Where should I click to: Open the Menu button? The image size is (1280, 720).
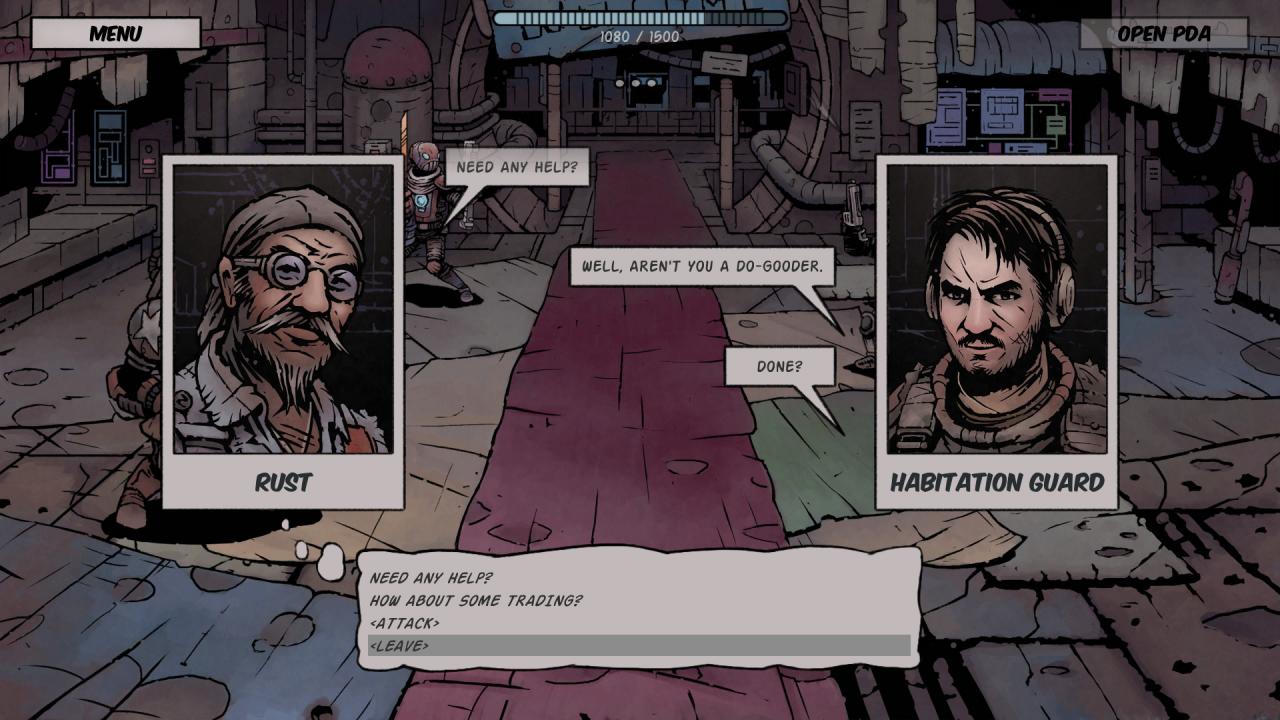tap(115, 33)
